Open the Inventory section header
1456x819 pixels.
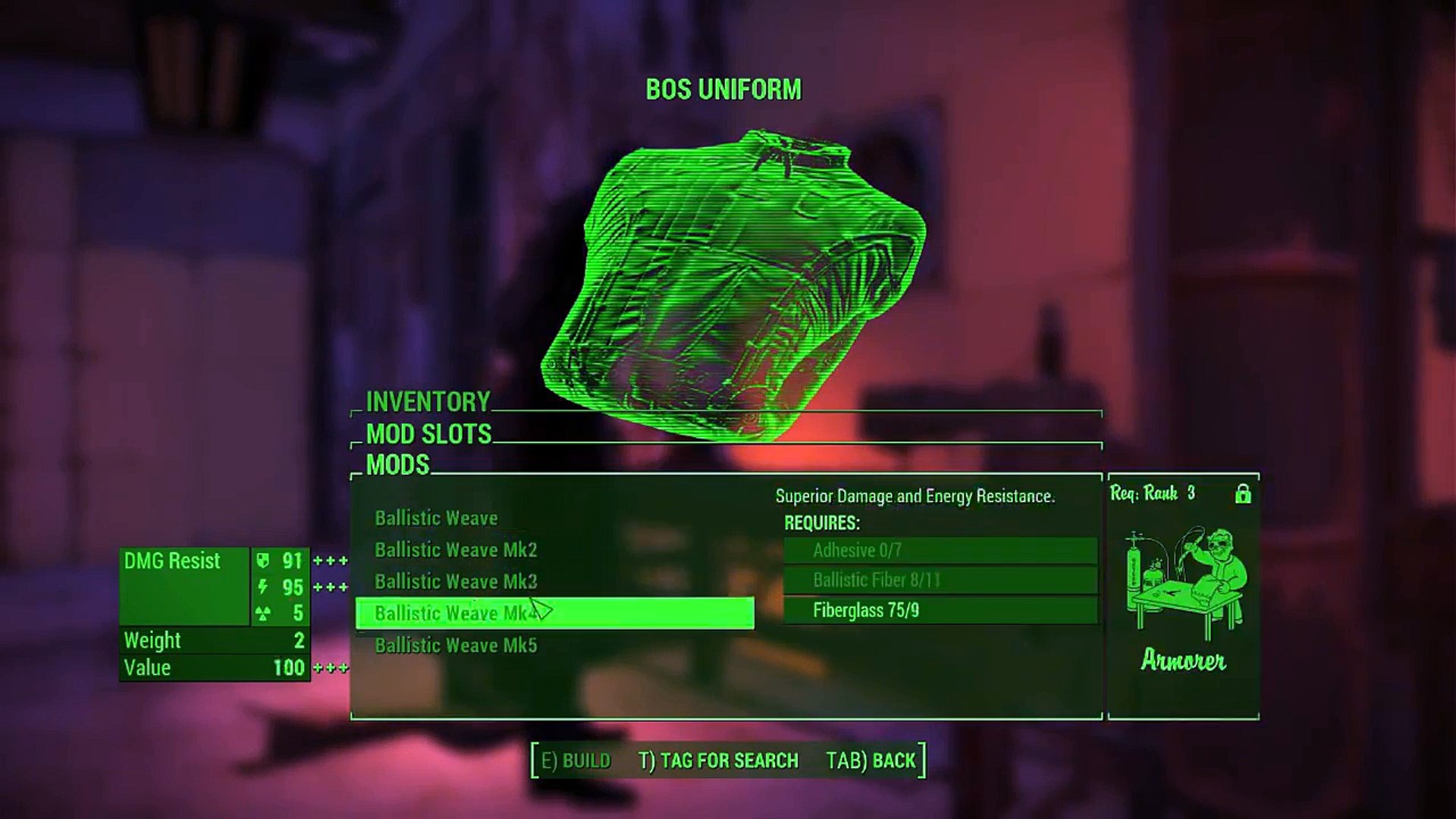tap(428, 401)
